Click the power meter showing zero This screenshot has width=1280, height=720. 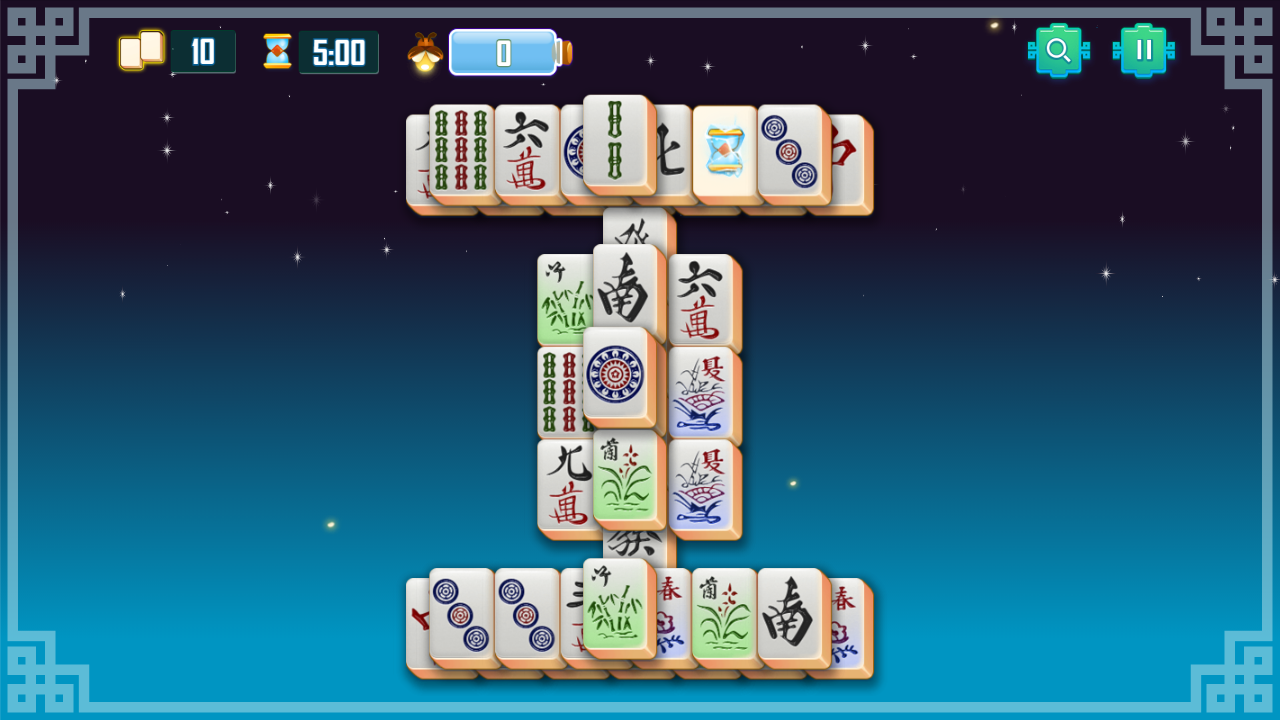(x=505, y=50)
